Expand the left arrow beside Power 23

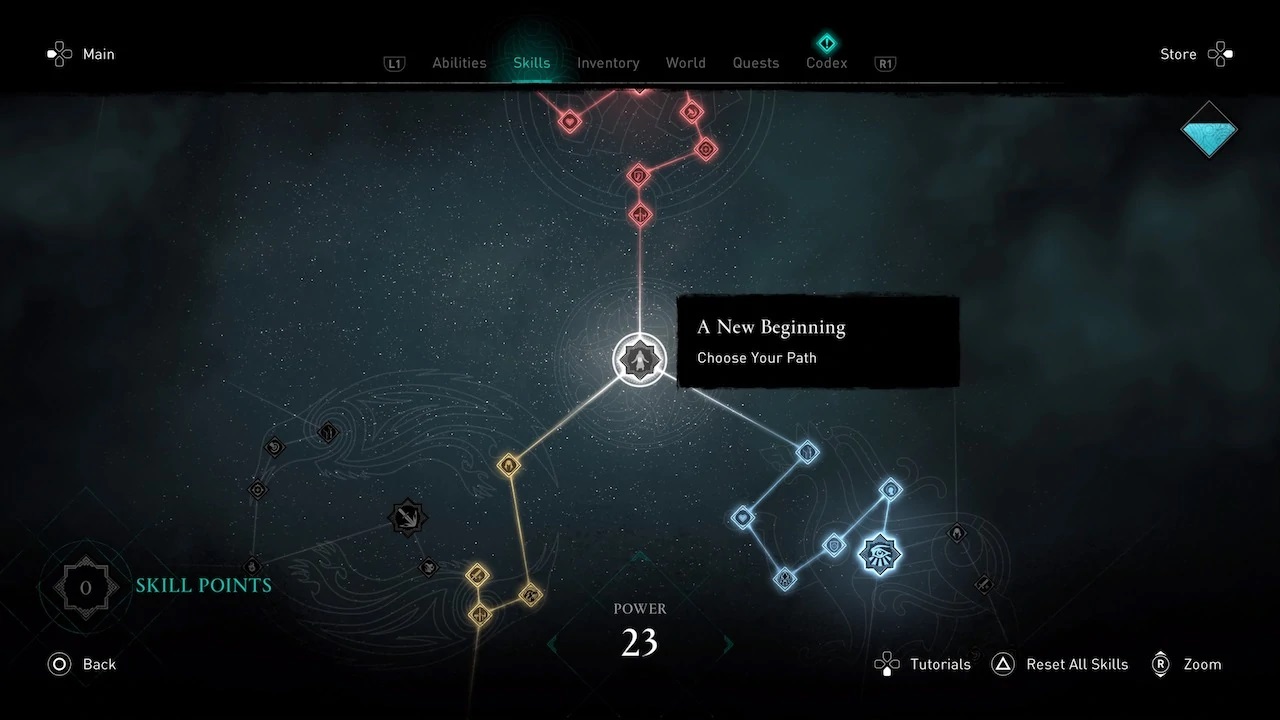tap(553, 644)
